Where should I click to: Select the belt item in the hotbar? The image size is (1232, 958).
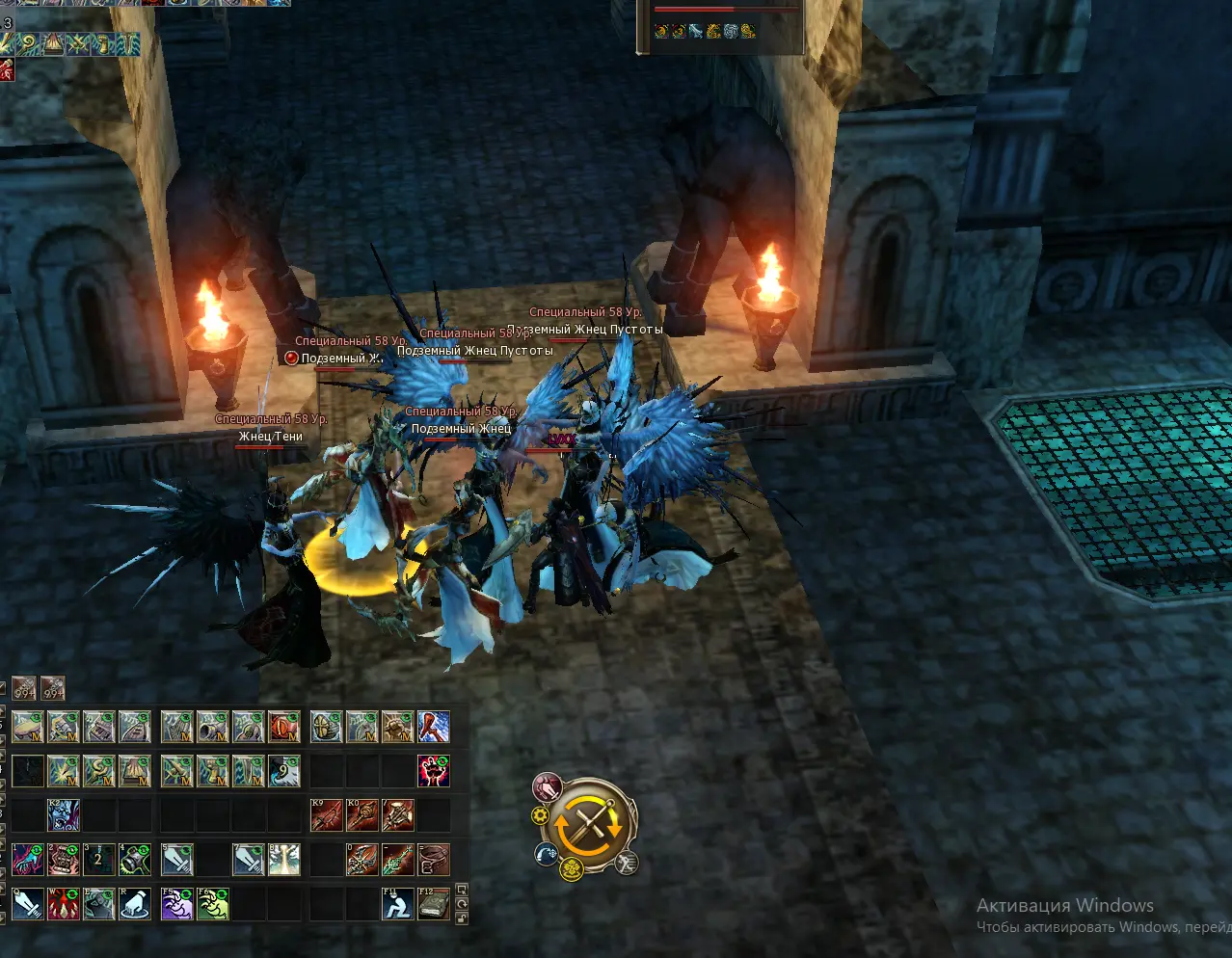pos(433,859)
